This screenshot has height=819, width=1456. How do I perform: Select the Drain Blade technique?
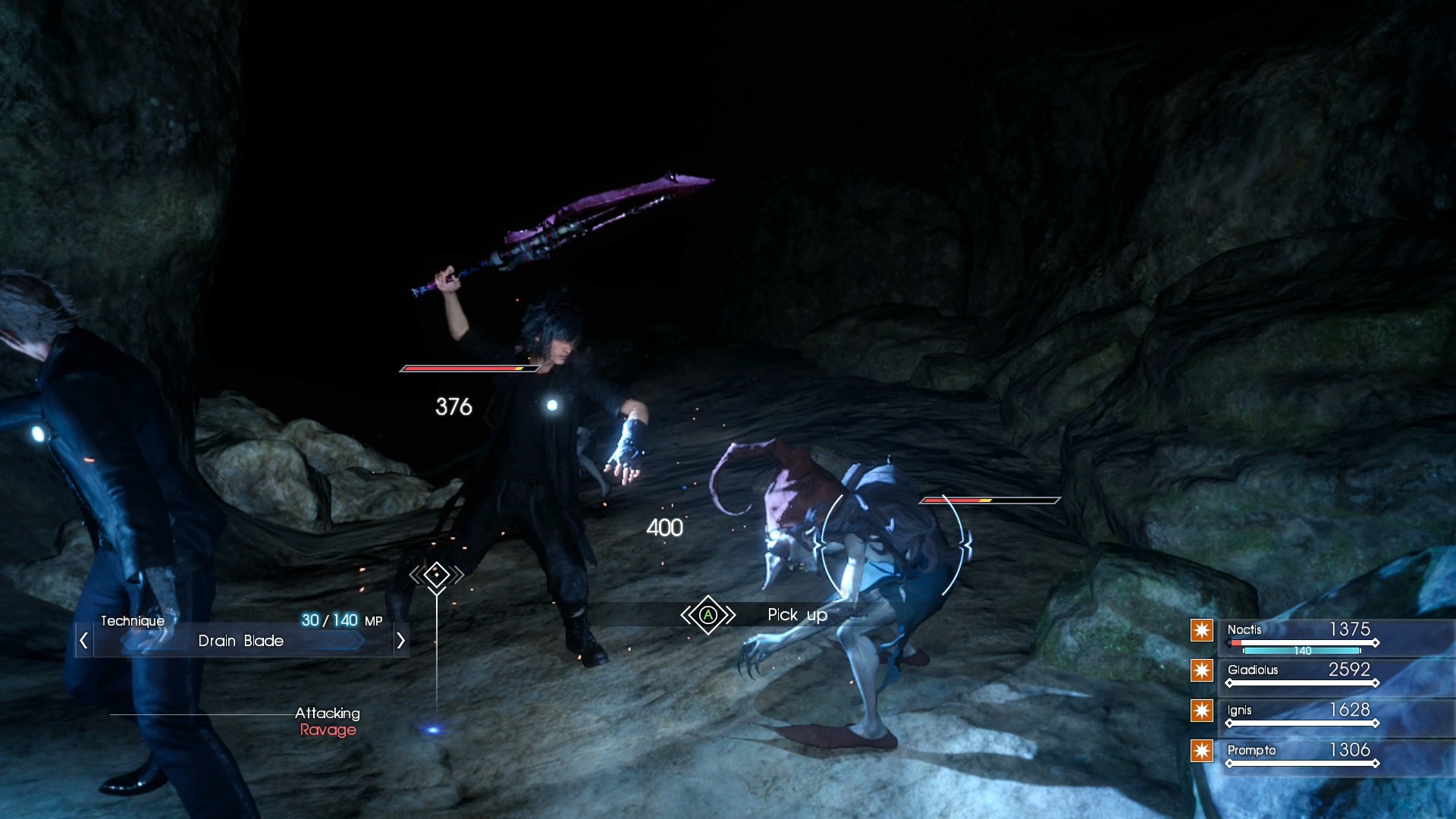coord(240,641)
